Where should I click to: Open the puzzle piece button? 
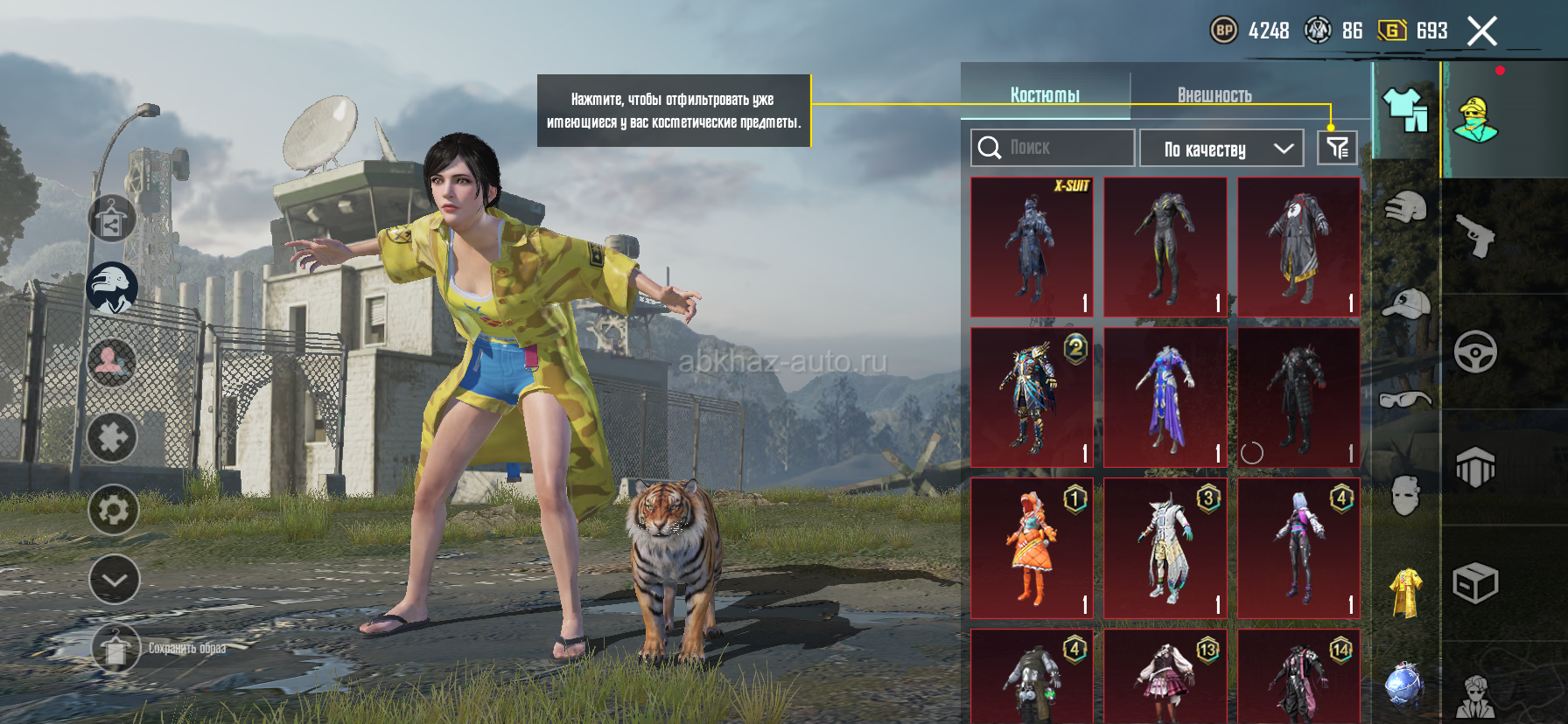(x=112, y=437)
